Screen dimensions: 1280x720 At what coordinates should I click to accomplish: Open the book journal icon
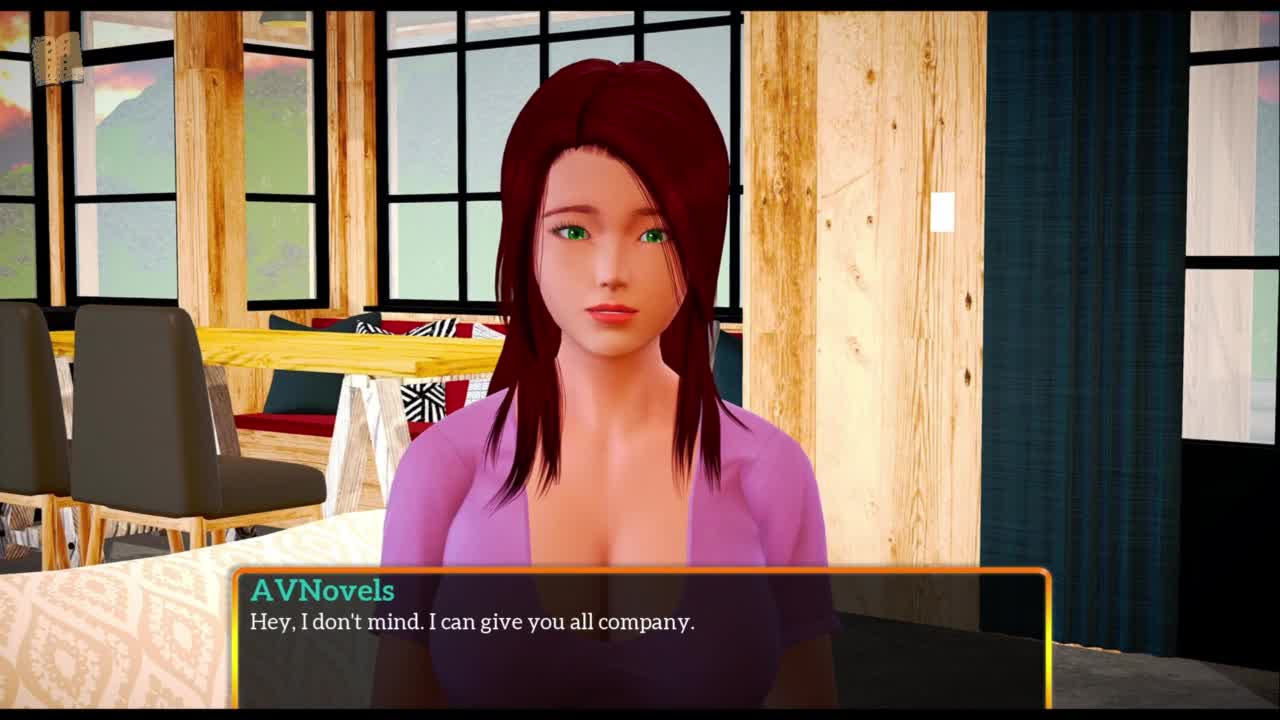(56, 60)
